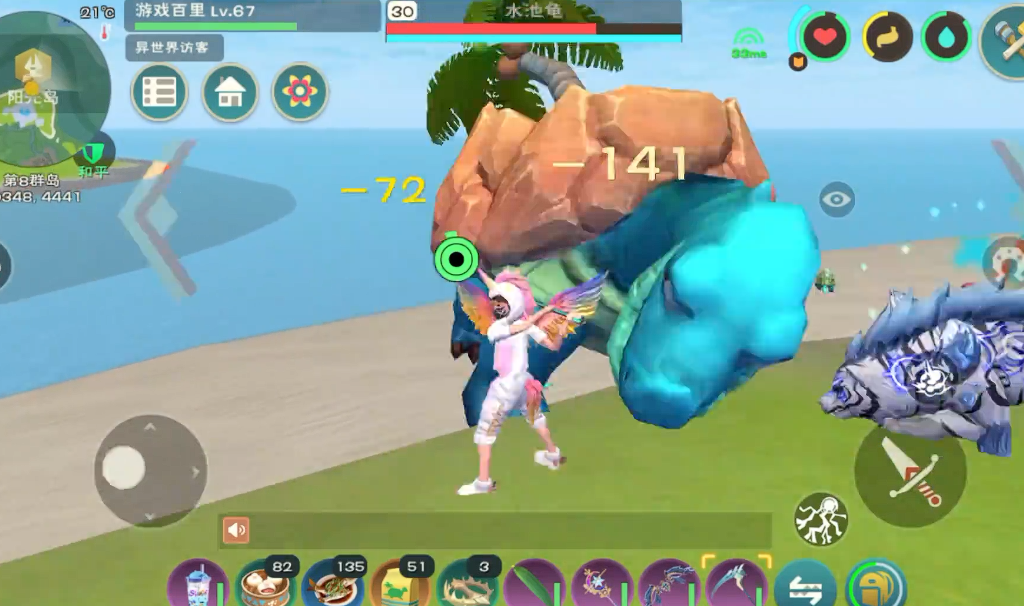Select the dumpling steamer slot with 82
Image resolution: width=1024 pixels, height=606 pixels.
pyautogui.click(x=265, y=584)
